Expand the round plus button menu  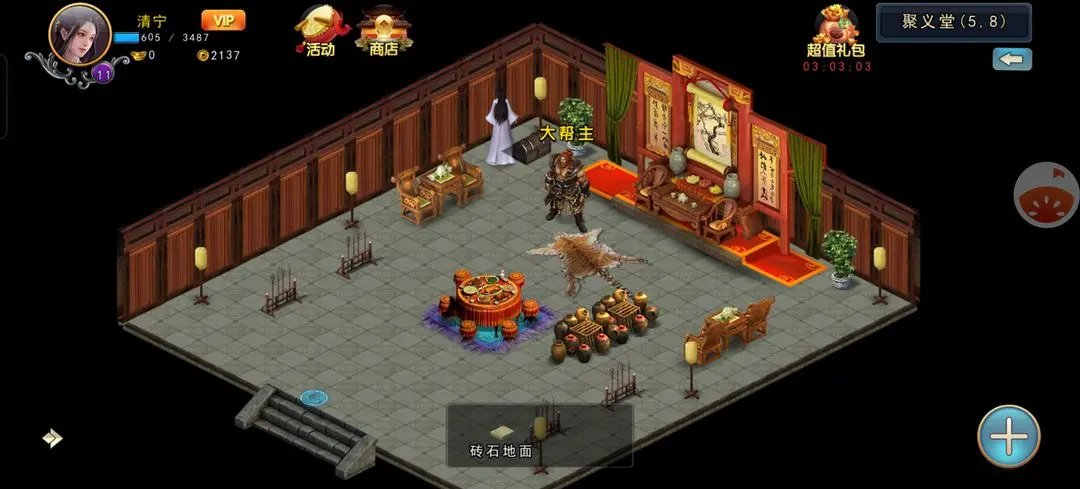click(1008, 436)
